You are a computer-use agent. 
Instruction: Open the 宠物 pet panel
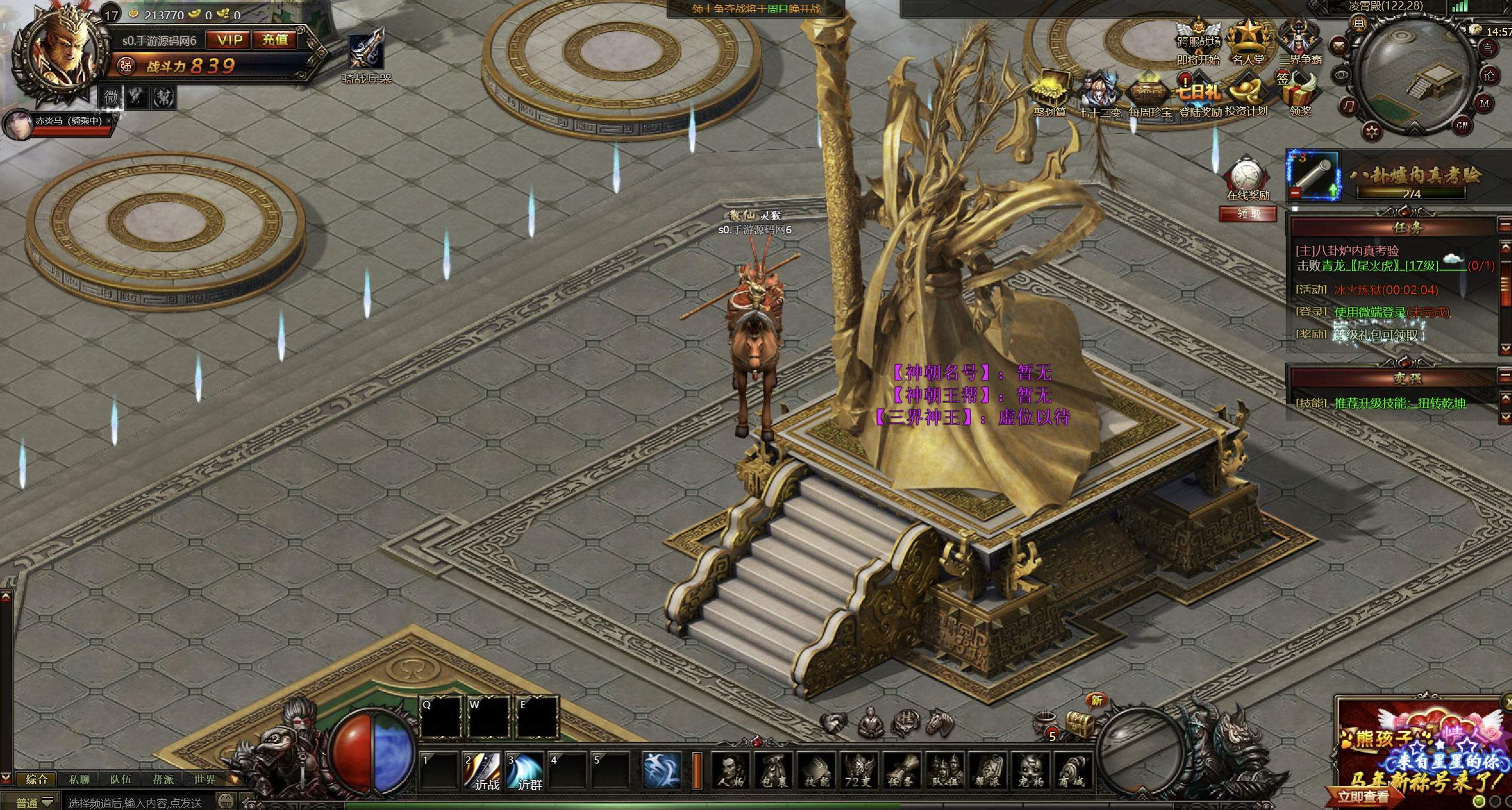pos(1031,771)
